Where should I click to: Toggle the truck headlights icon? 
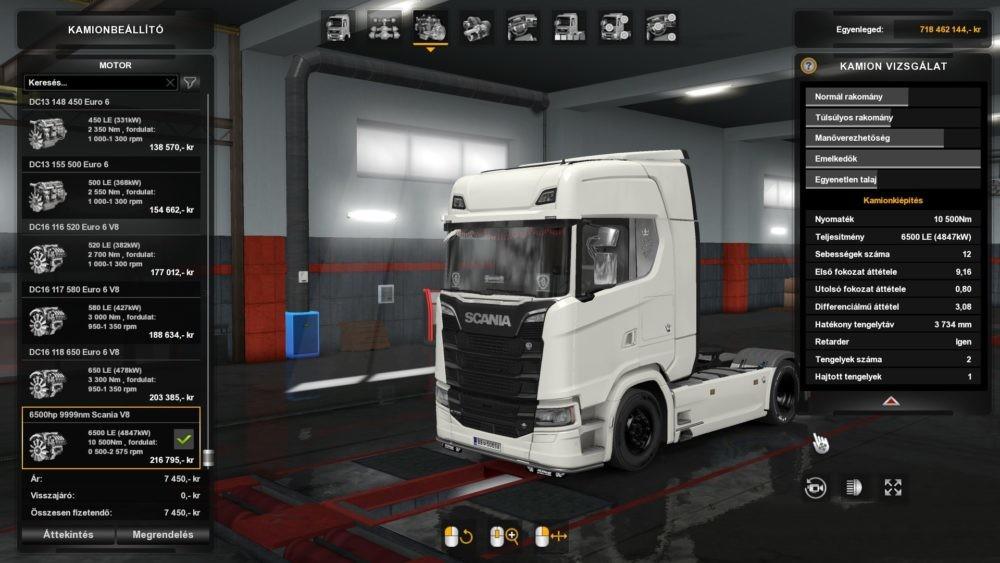(854, 487)
